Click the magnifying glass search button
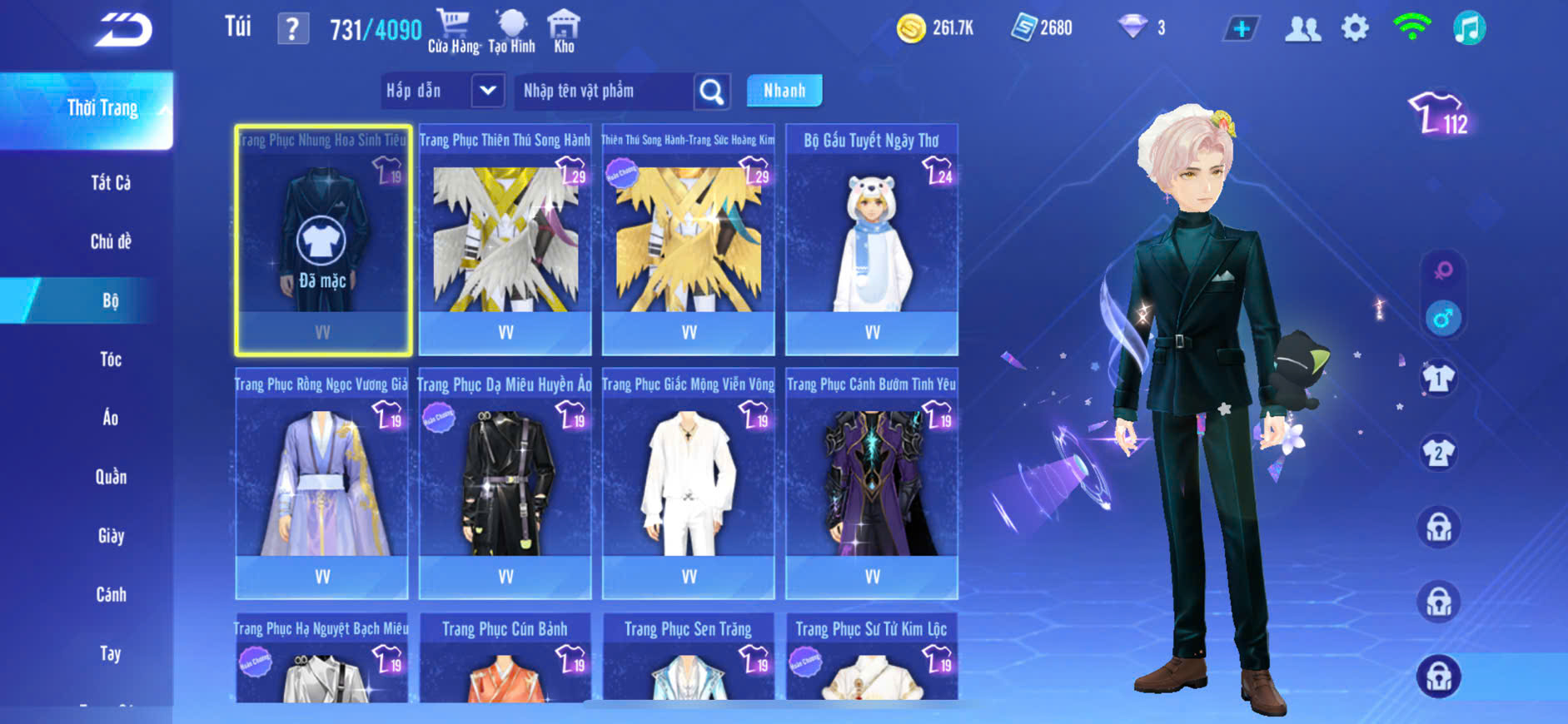The image size is (1568, 724). point(712,92)
